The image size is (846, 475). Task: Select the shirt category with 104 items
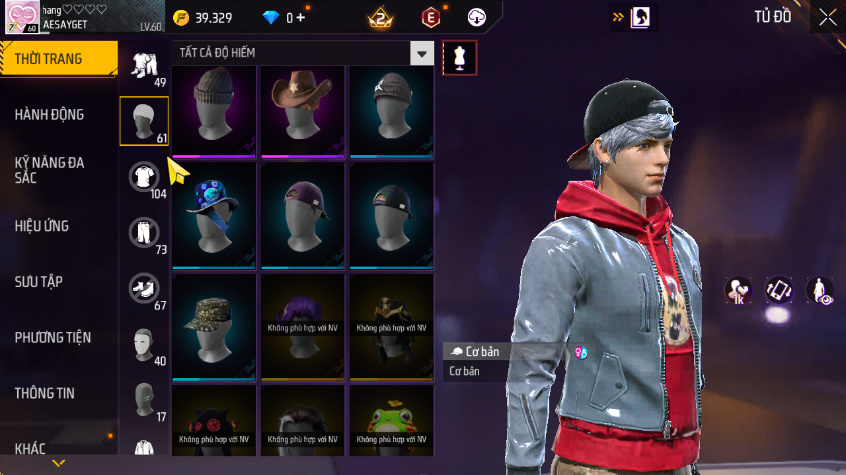144,178
